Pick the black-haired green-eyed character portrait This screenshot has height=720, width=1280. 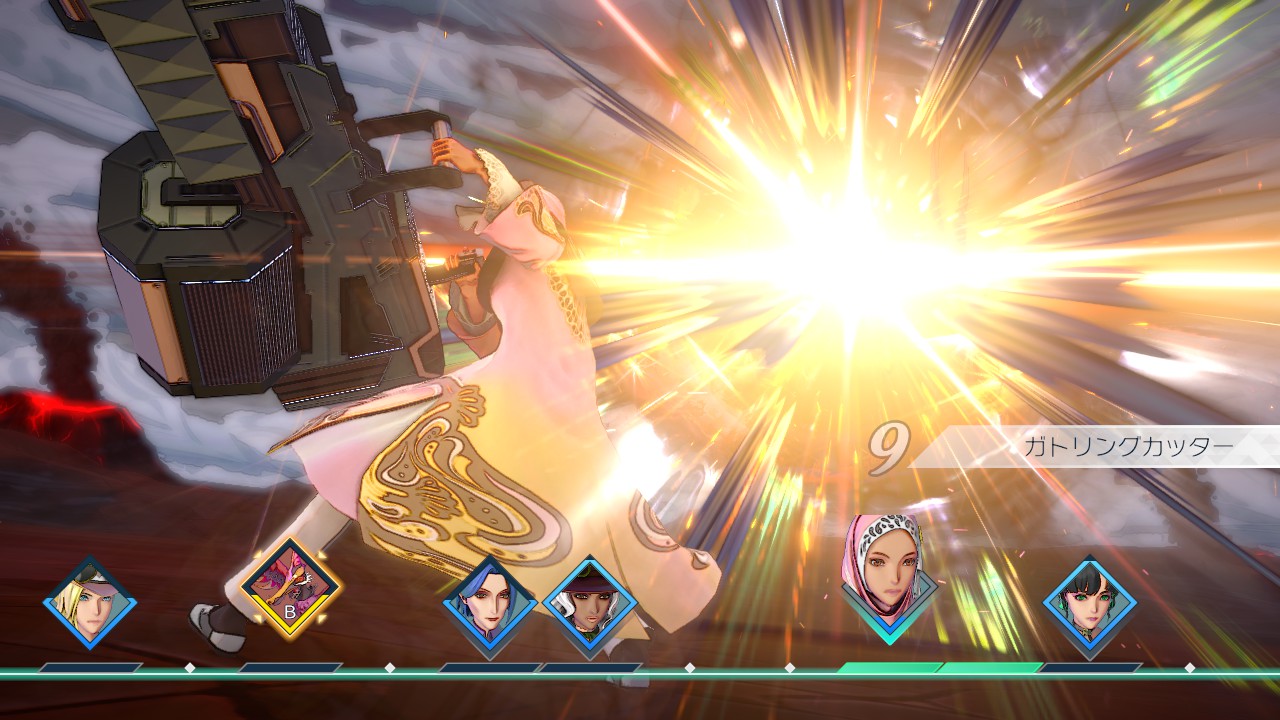pyautogui.click(x=1089, y=603)
